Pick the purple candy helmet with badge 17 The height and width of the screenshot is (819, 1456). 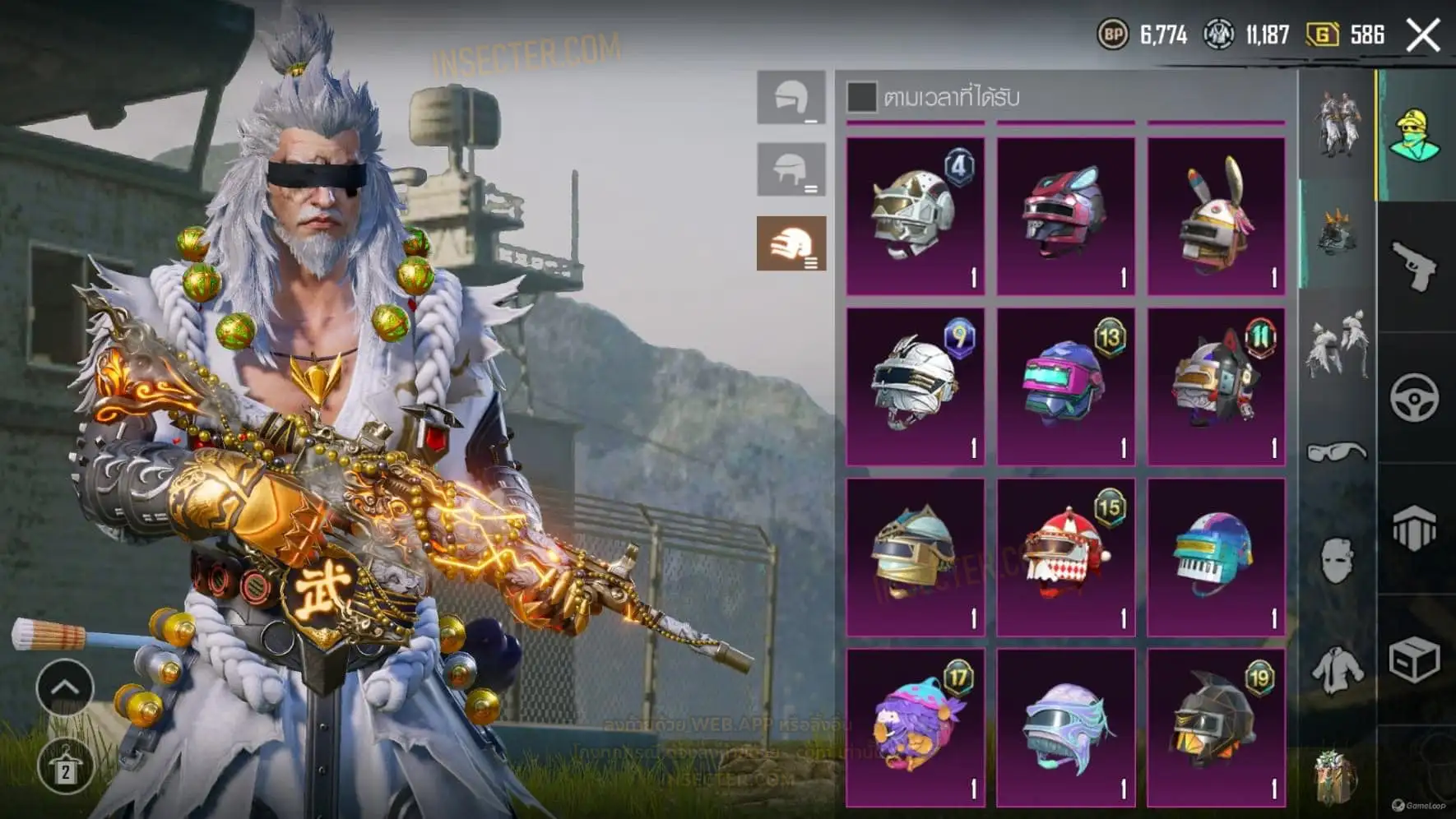coord(915,727)
